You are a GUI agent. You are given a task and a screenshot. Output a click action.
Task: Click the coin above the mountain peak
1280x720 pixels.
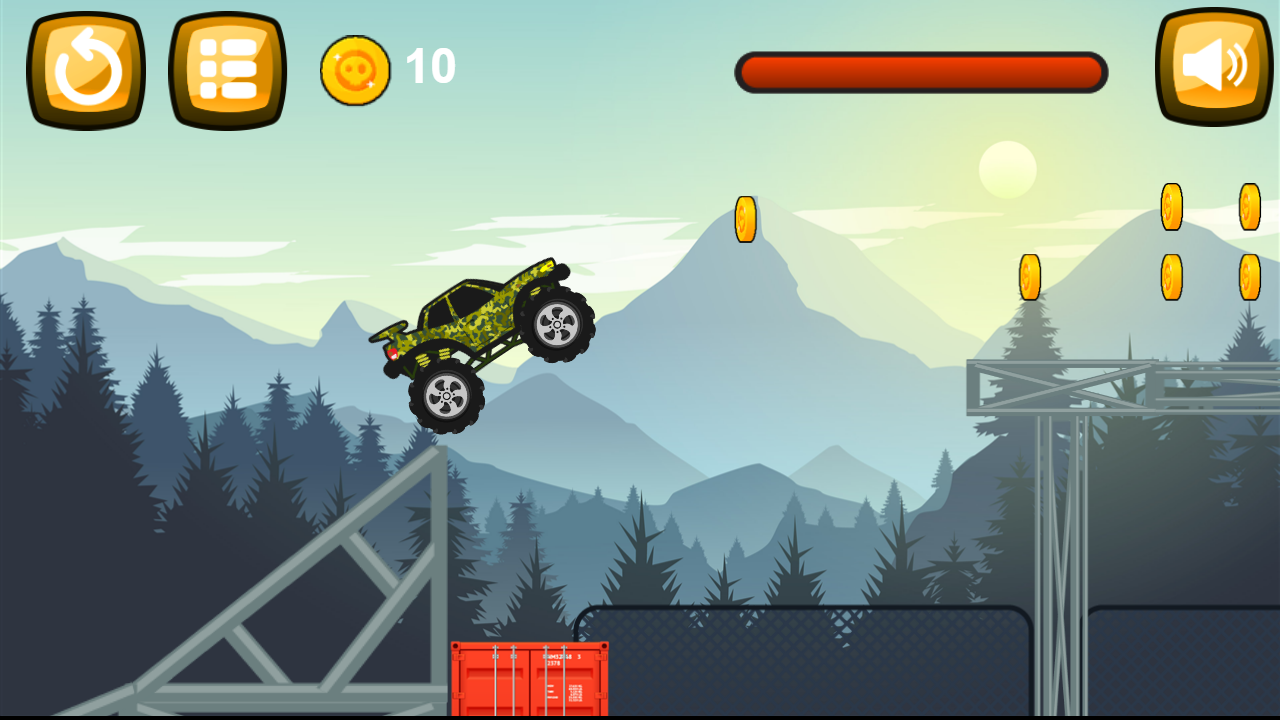(x=745, y=218)
